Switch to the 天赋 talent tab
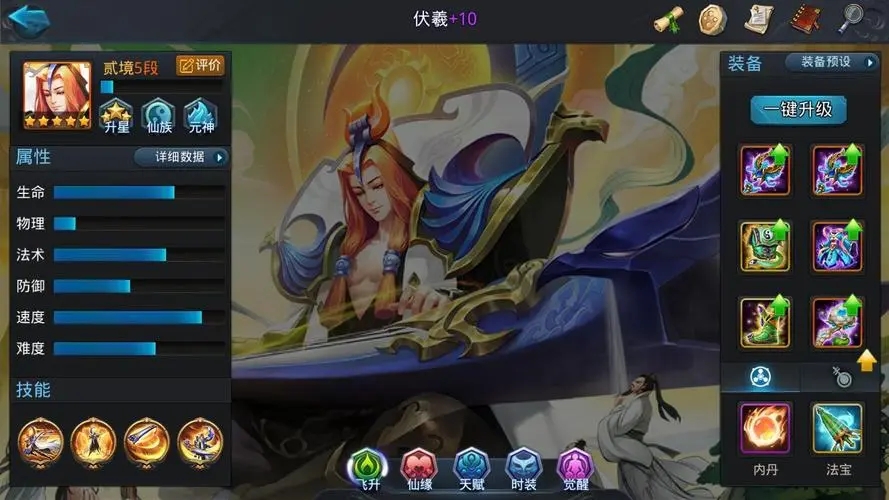This screenshot has width=889, height=500. 471,467
